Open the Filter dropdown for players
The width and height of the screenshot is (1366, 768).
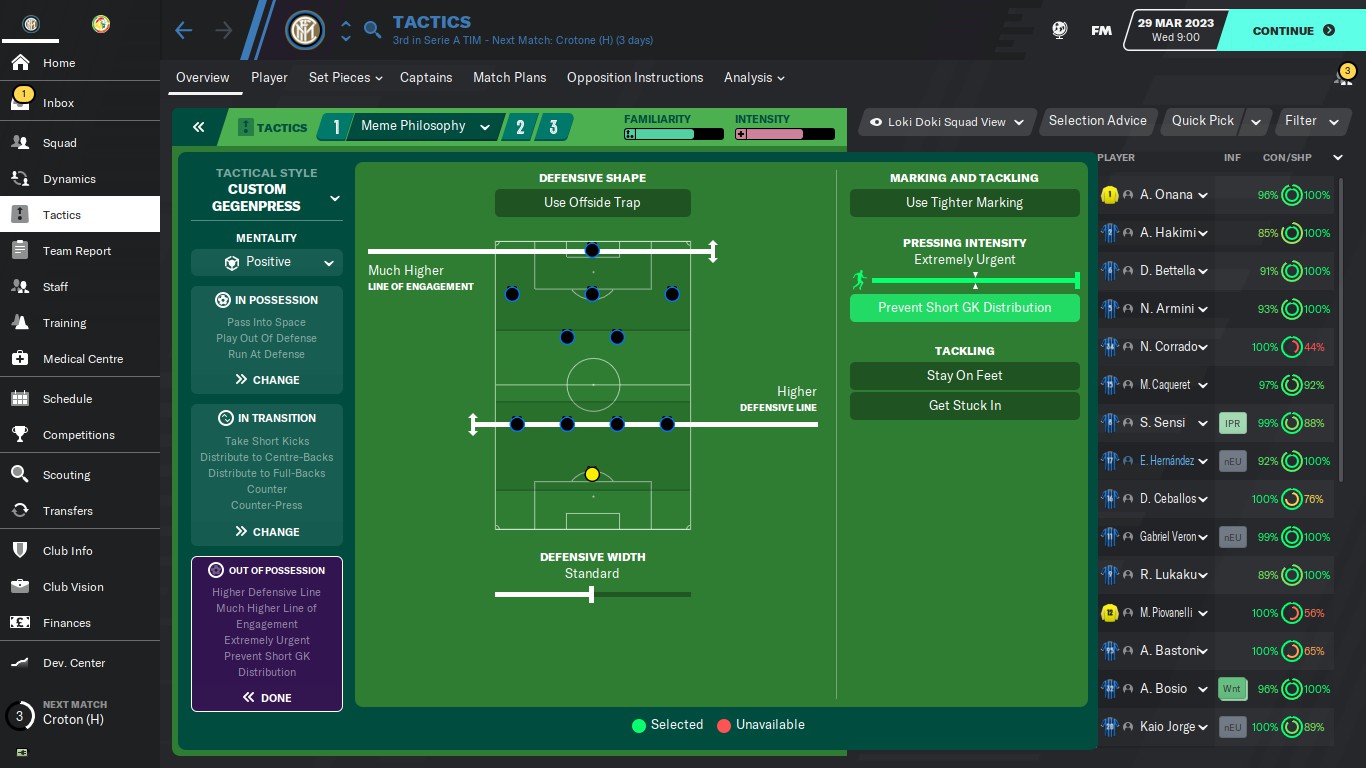[x=1311, y=121]
